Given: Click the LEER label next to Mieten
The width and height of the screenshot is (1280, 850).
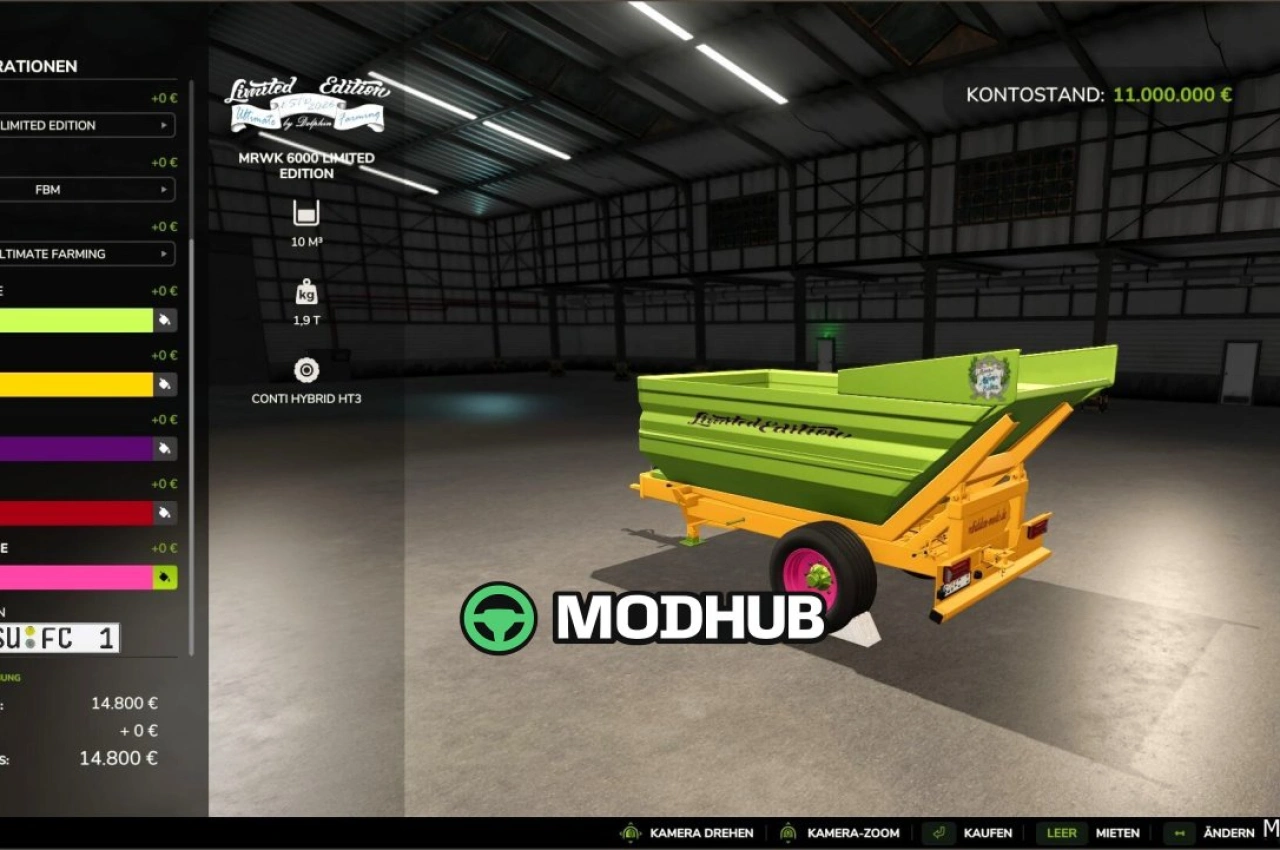Looking at the screenshot, I should (1061, 832).
